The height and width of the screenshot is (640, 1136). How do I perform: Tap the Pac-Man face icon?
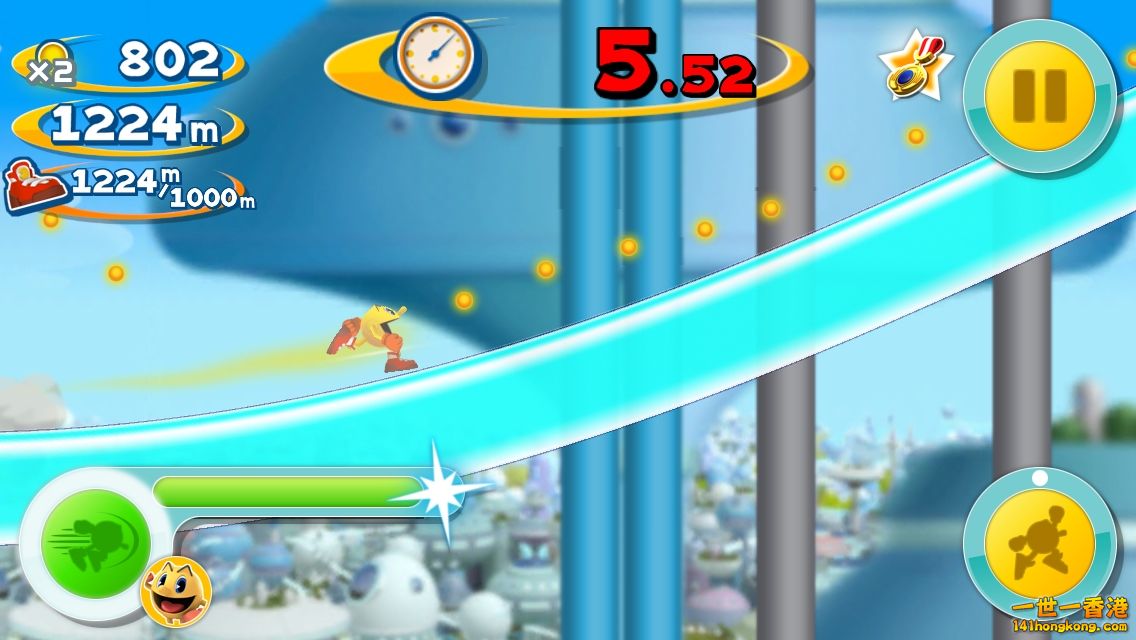click(x=176, y=591)
